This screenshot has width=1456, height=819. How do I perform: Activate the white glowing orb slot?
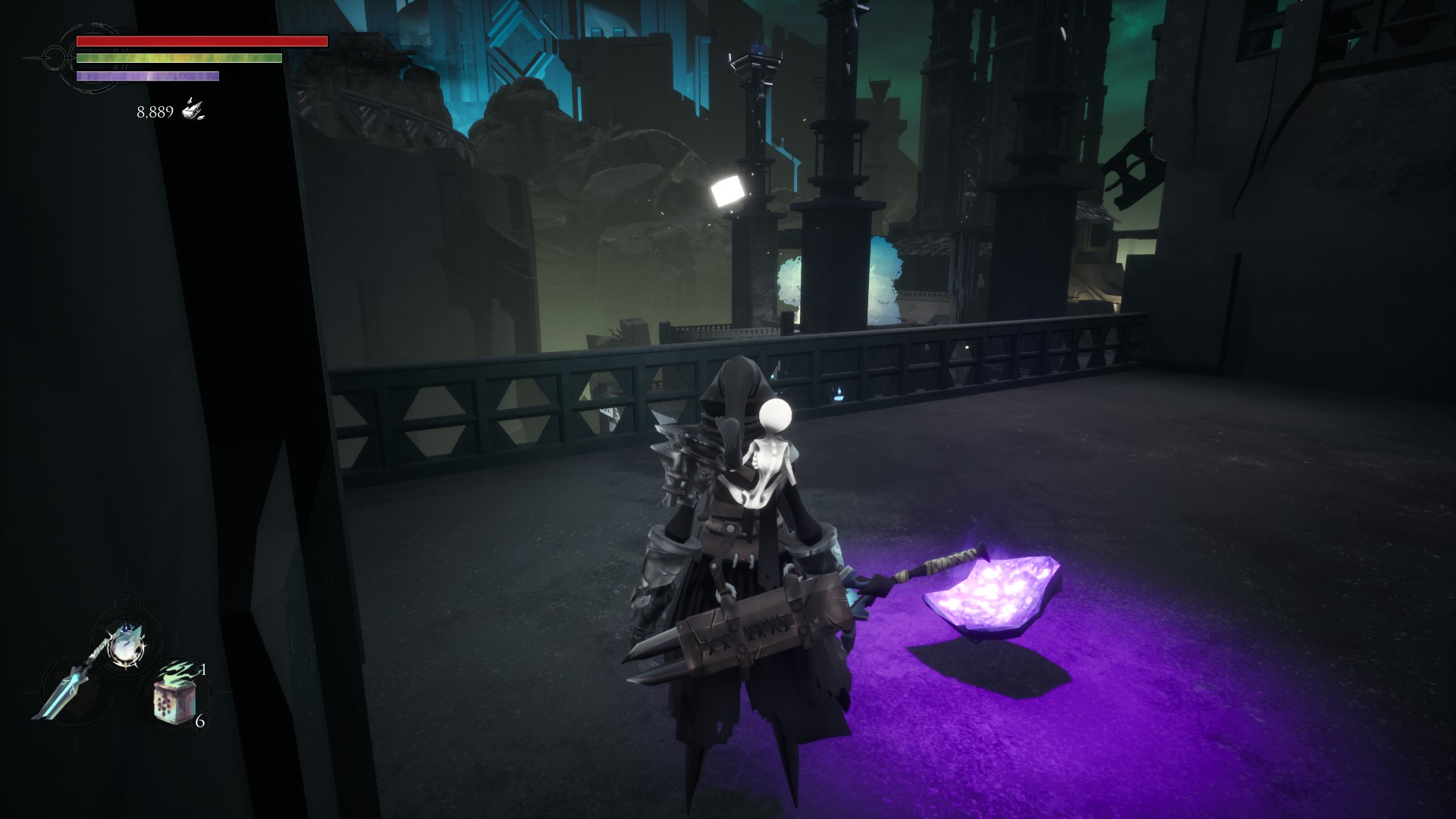pos(123,645)
